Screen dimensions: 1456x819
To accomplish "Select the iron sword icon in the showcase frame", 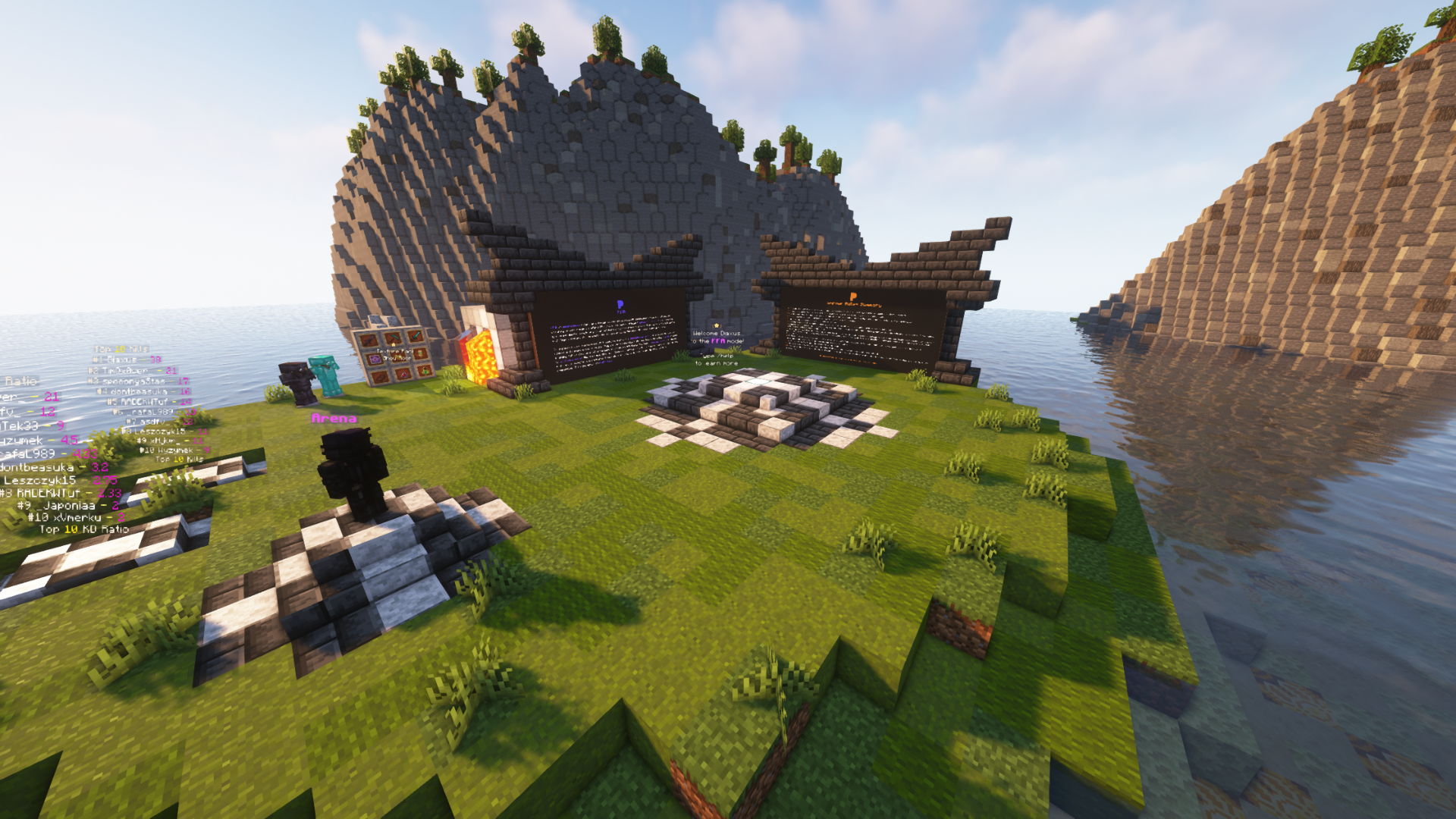I will coord(369,340).
